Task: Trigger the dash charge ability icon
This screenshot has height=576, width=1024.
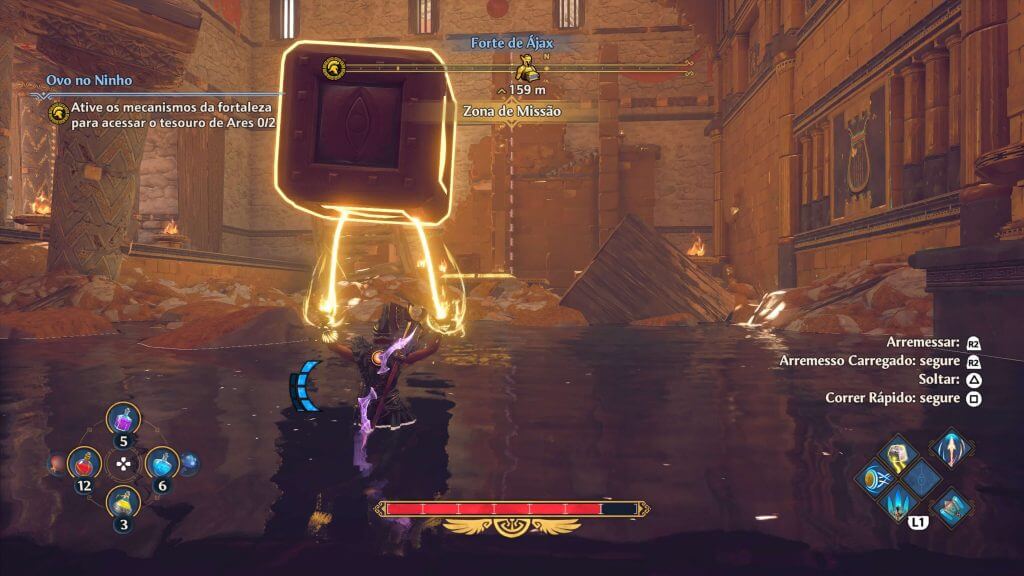Action: [871, 479]
